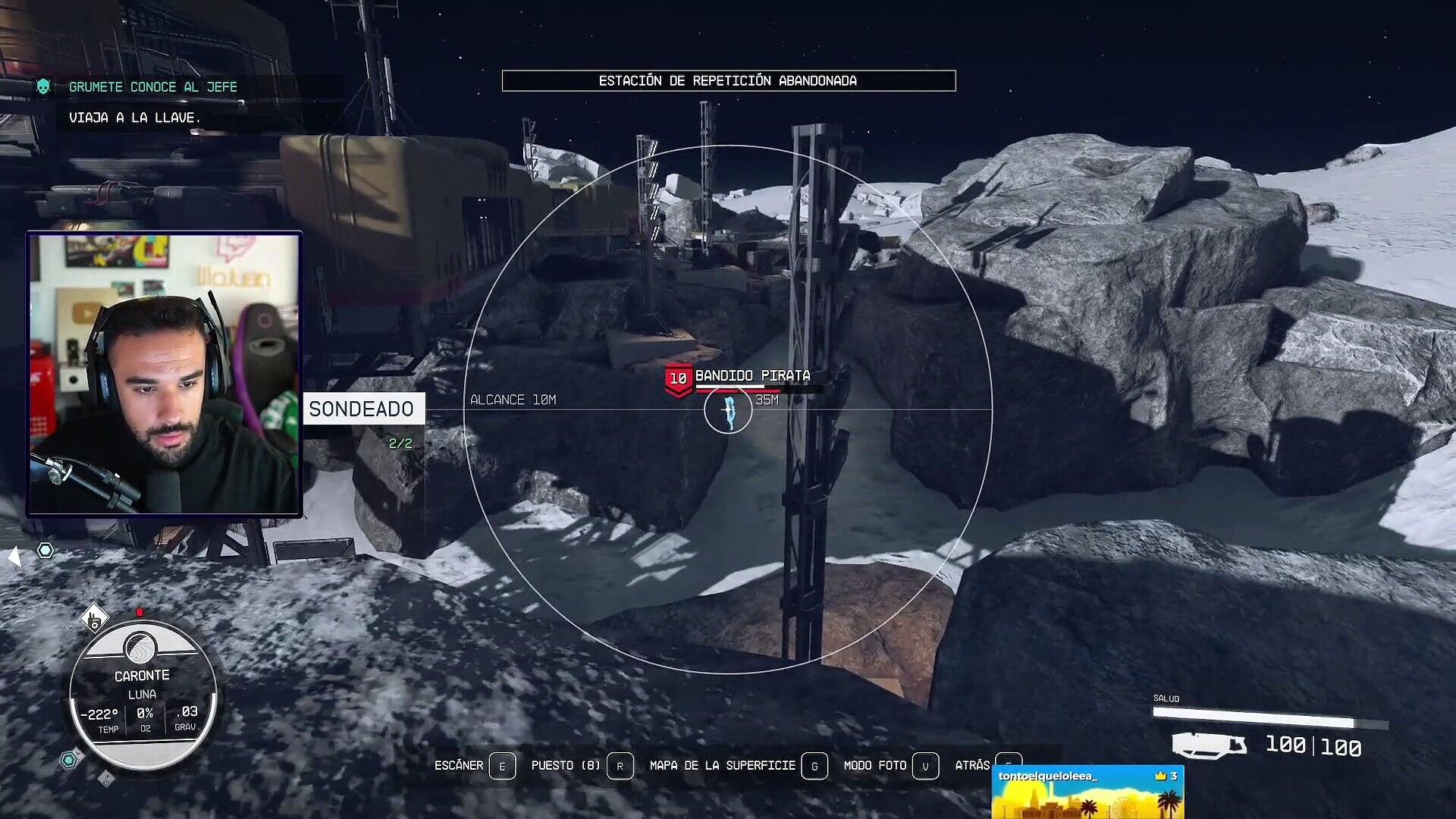Select the Bandido Pirata level 10 target marker

[678, 379]
